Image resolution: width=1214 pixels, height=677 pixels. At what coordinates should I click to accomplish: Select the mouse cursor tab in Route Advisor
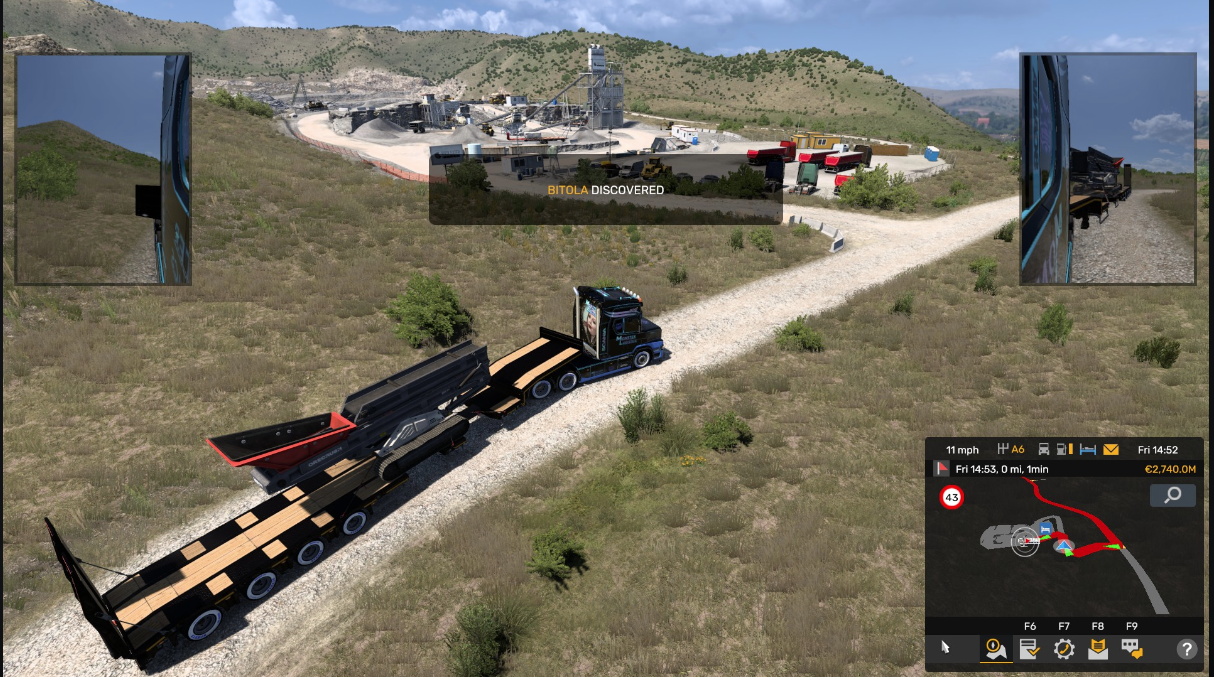coord(946,648)
